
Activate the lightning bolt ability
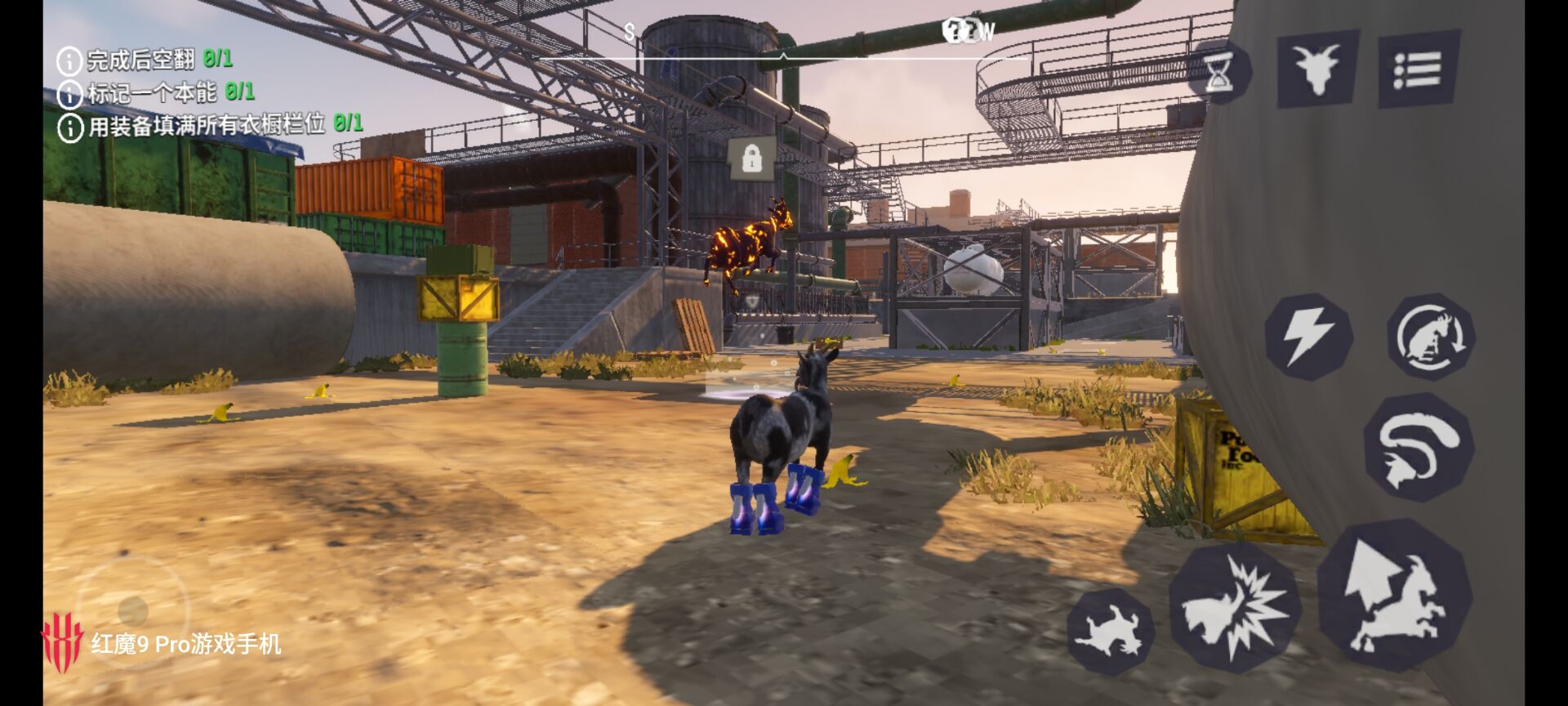click(1307, 336)
